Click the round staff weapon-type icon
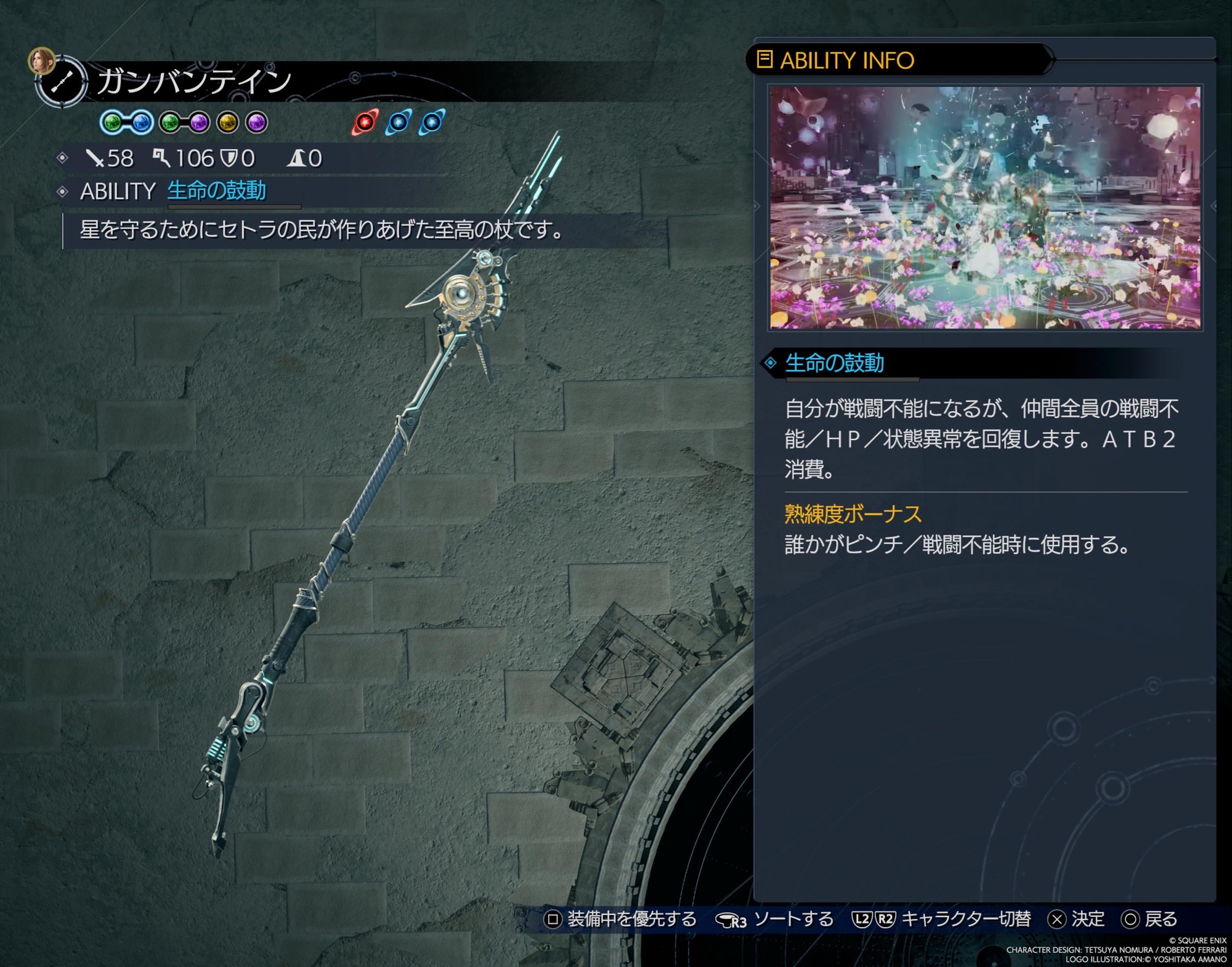1232x967 pixels. [62, 83]
